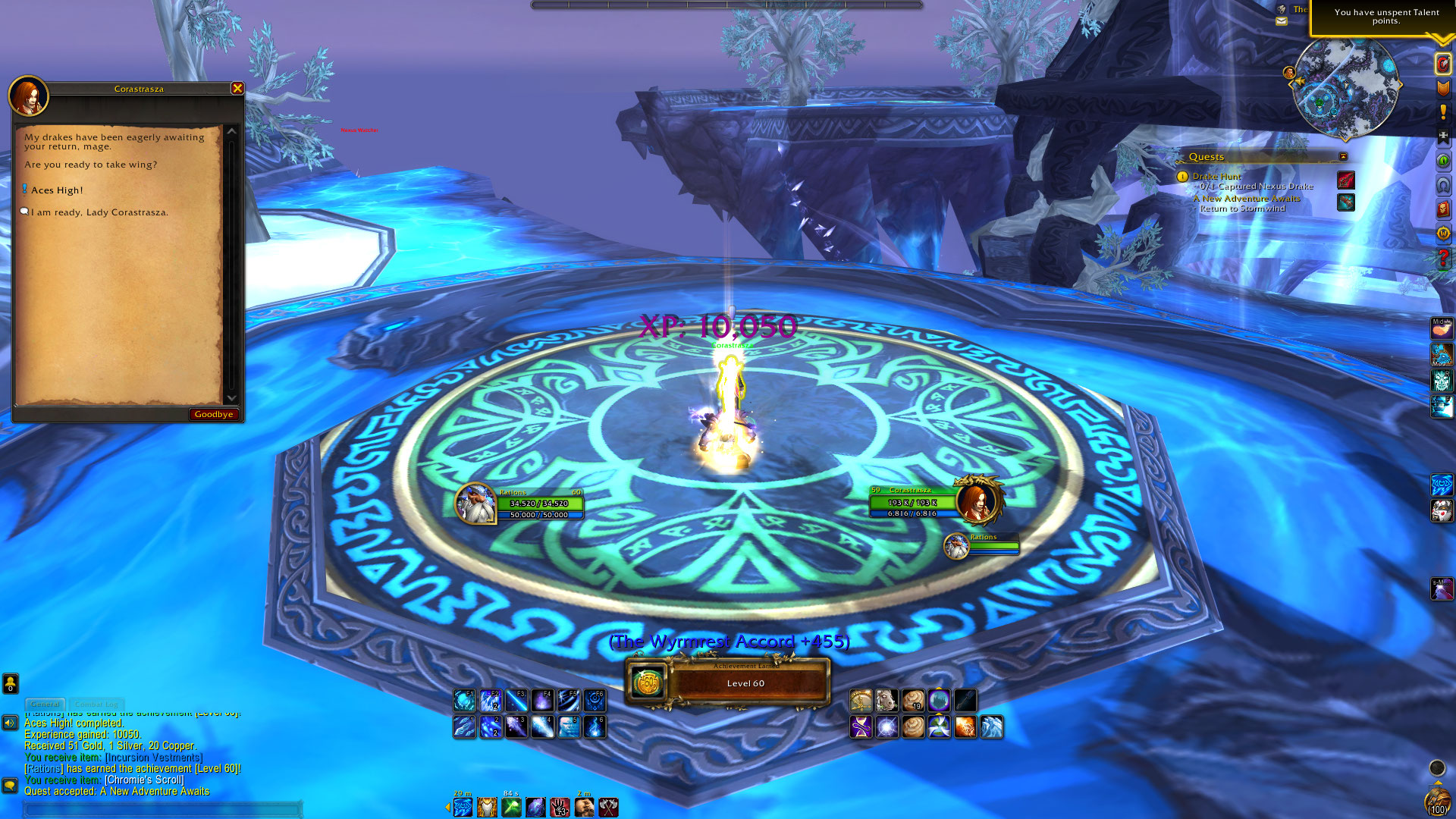1456x819 pixels.
Task: Open the chat speech bubble menu
Action: coord(10,786)
